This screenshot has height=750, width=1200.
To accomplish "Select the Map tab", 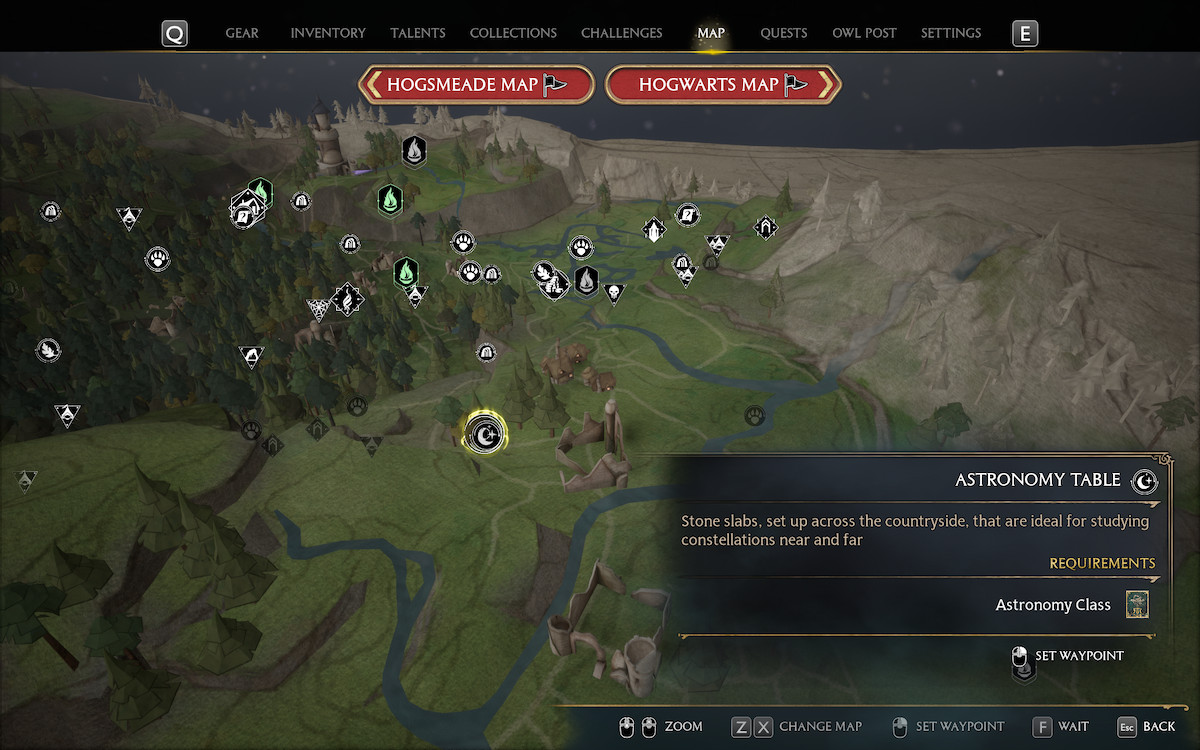I will (711, 33).
